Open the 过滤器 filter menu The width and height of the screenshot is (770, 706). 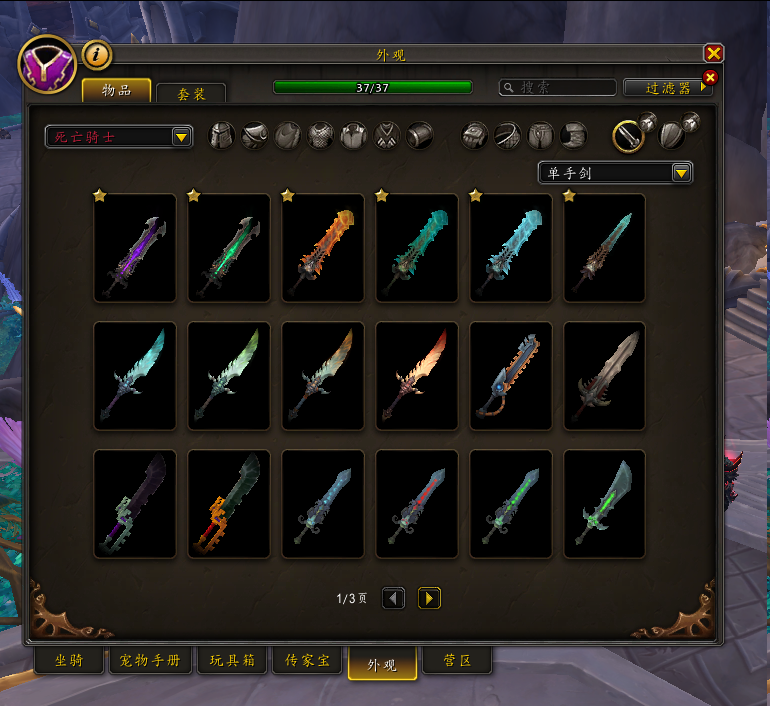coord(664,88)
